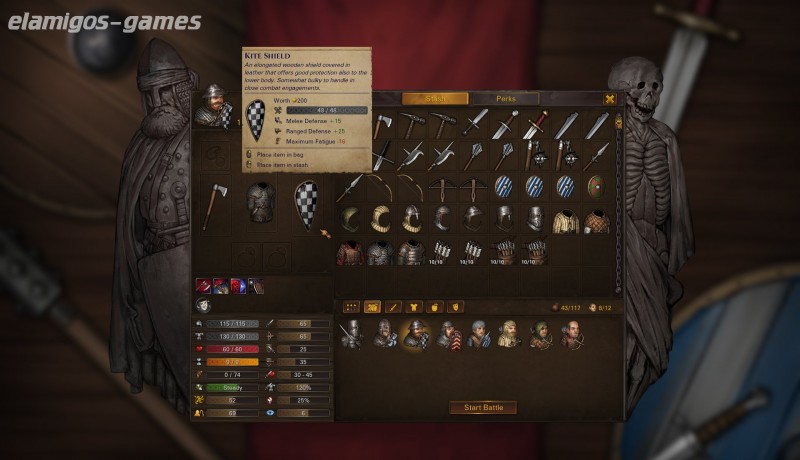Start the battle
This screenshot has height=460, width=800.
483,407
